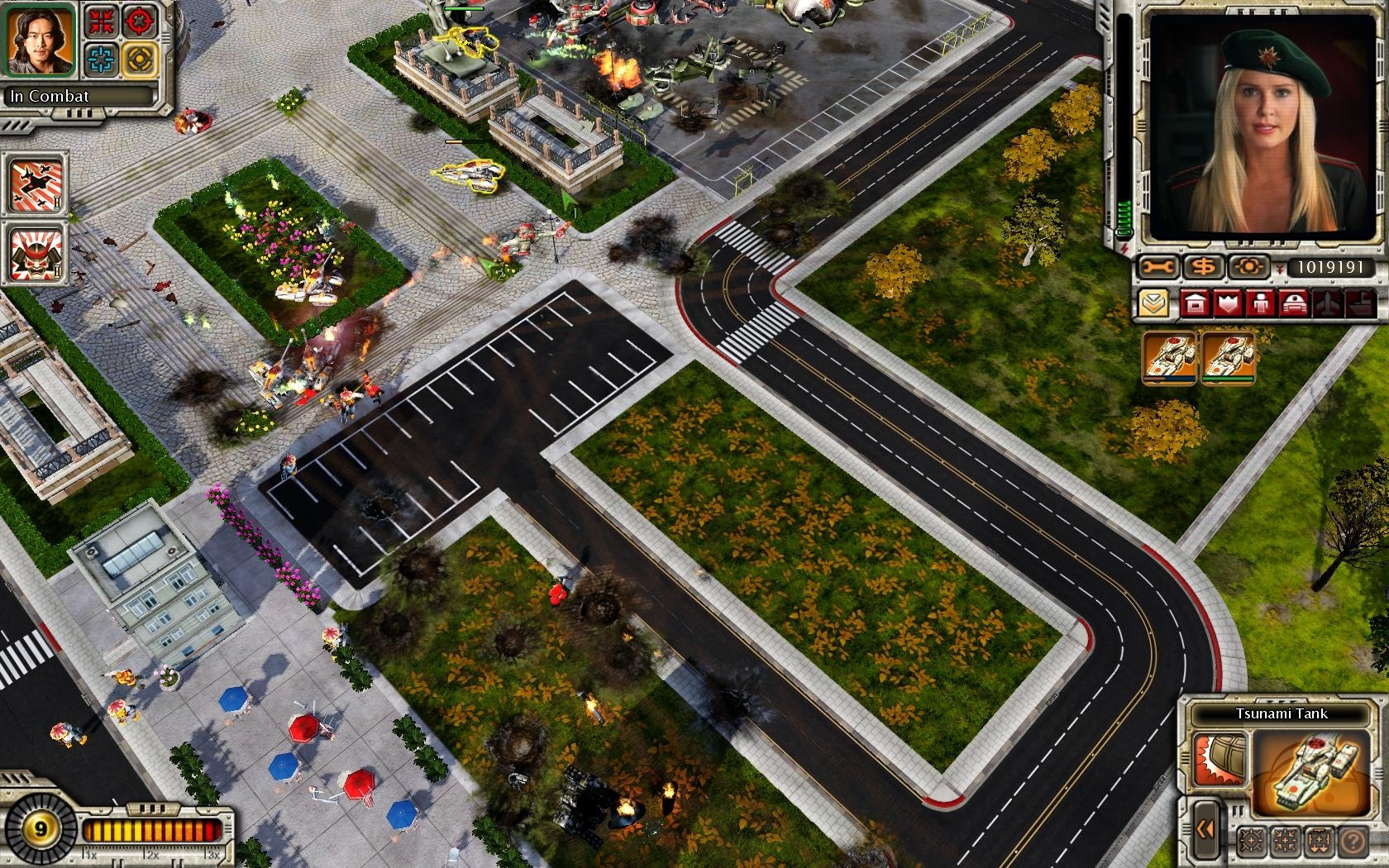Collapse the sidebar with the double chevron

click(1205, 831)
